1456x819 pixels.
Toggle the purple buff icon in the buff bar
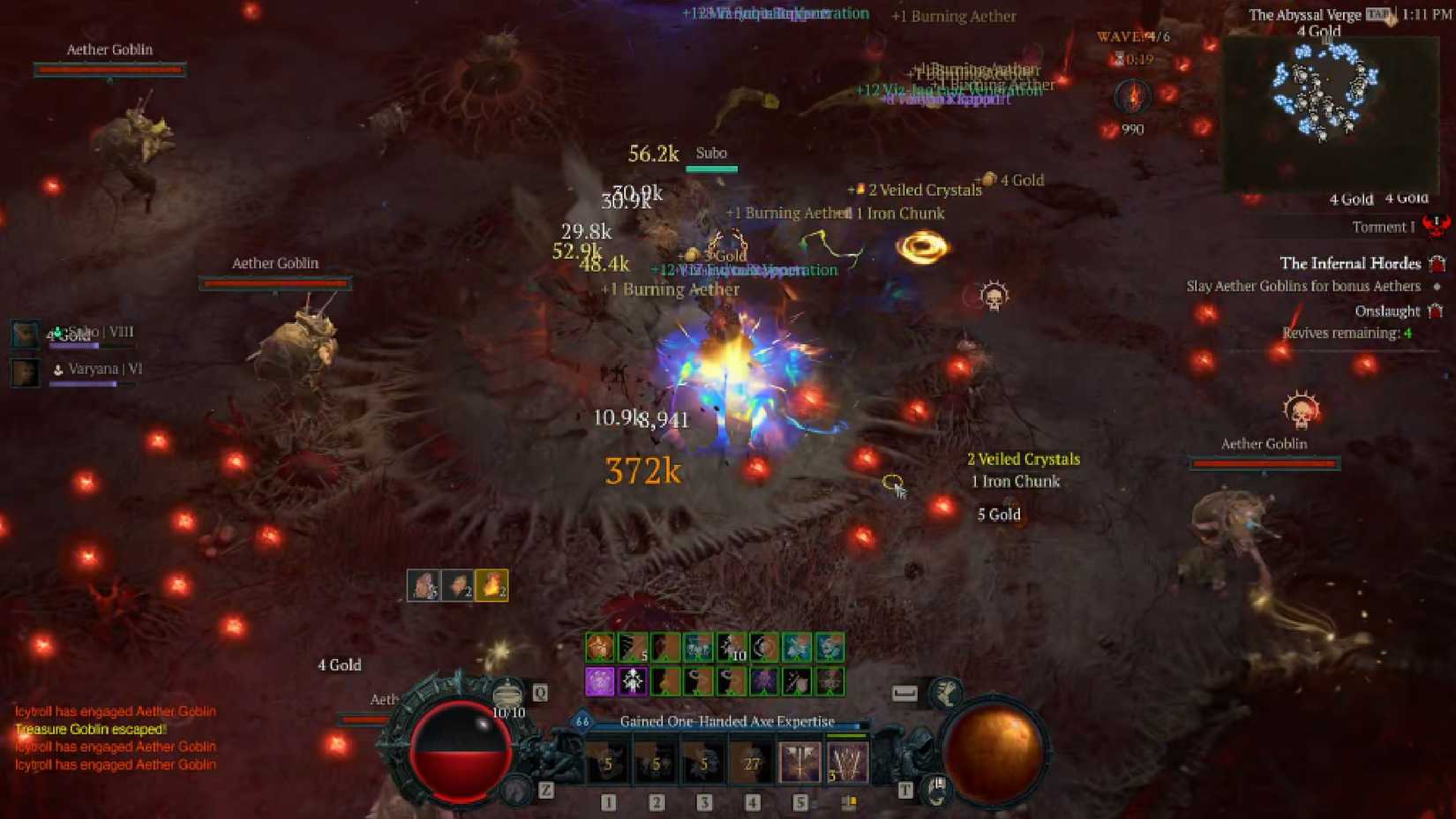(598, 683)
